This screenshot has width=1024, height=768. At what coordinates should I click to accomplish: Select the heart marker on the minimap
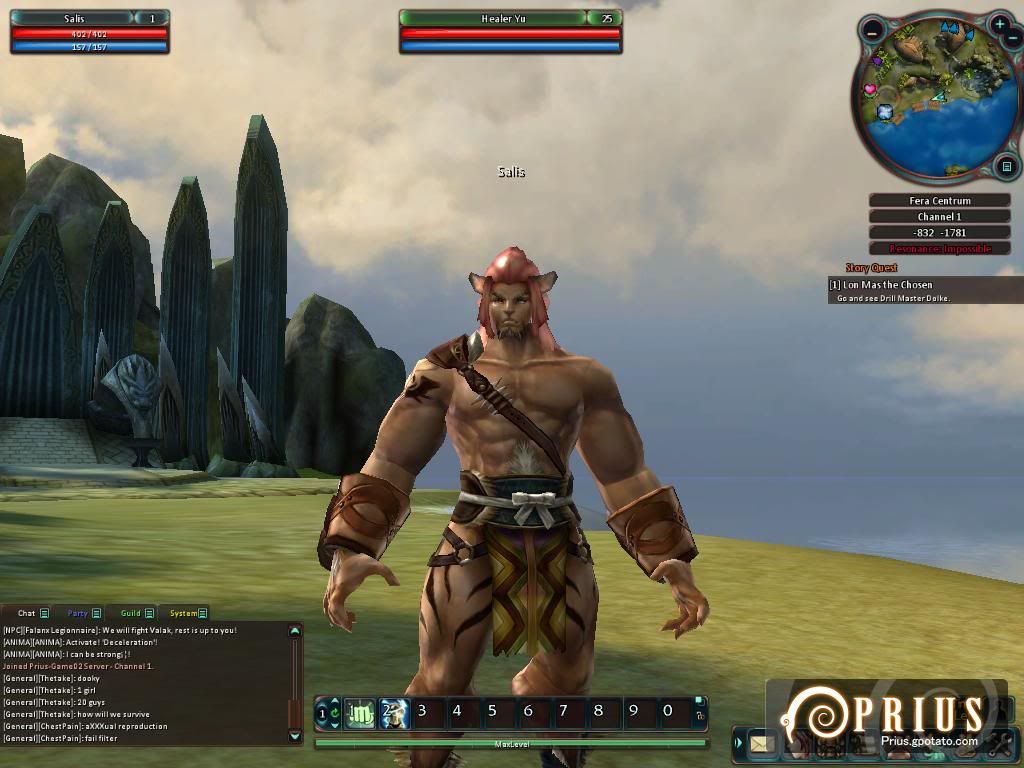point(870,90)
